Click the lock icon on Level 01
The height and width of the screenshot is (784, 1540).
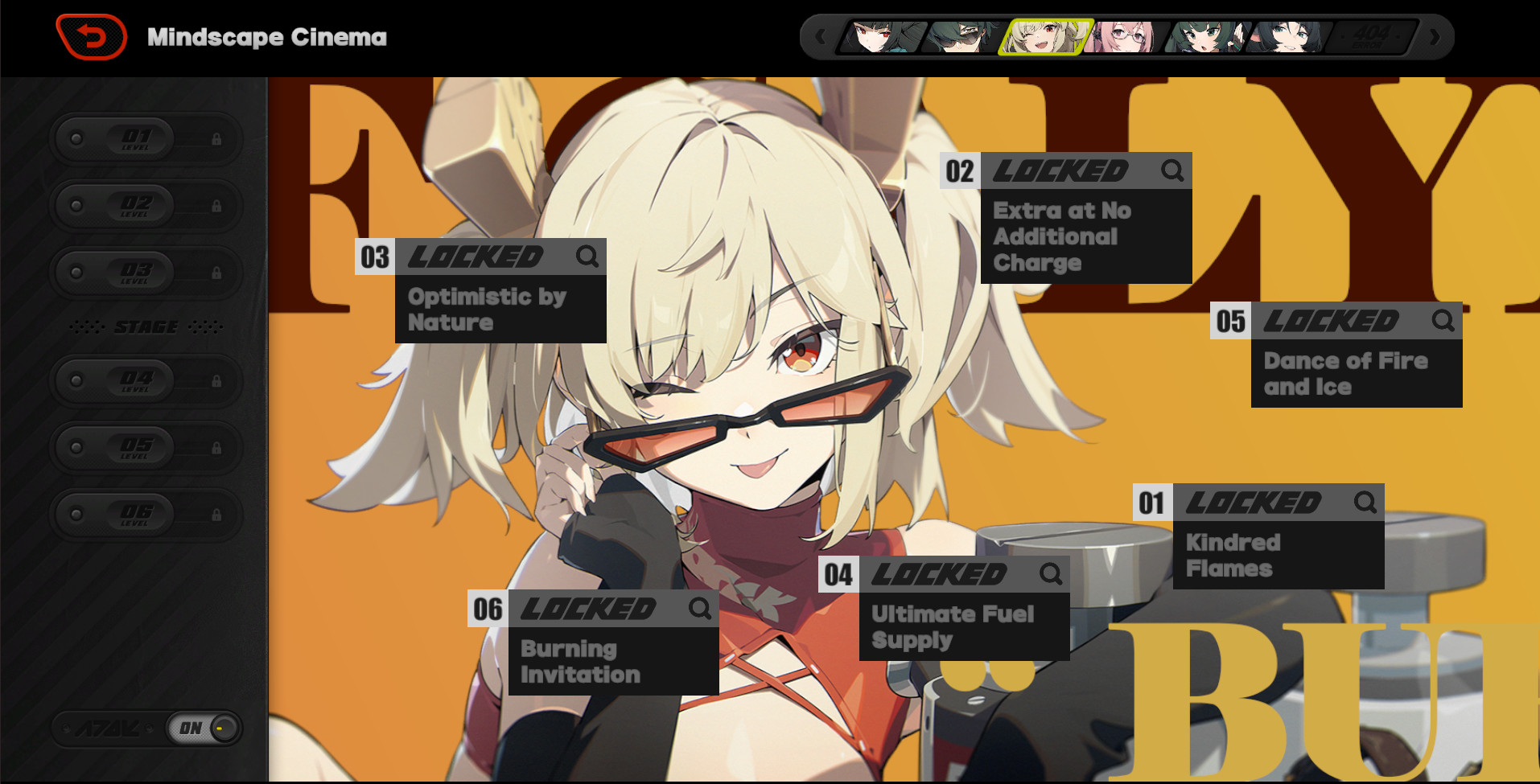coord(219,138)
